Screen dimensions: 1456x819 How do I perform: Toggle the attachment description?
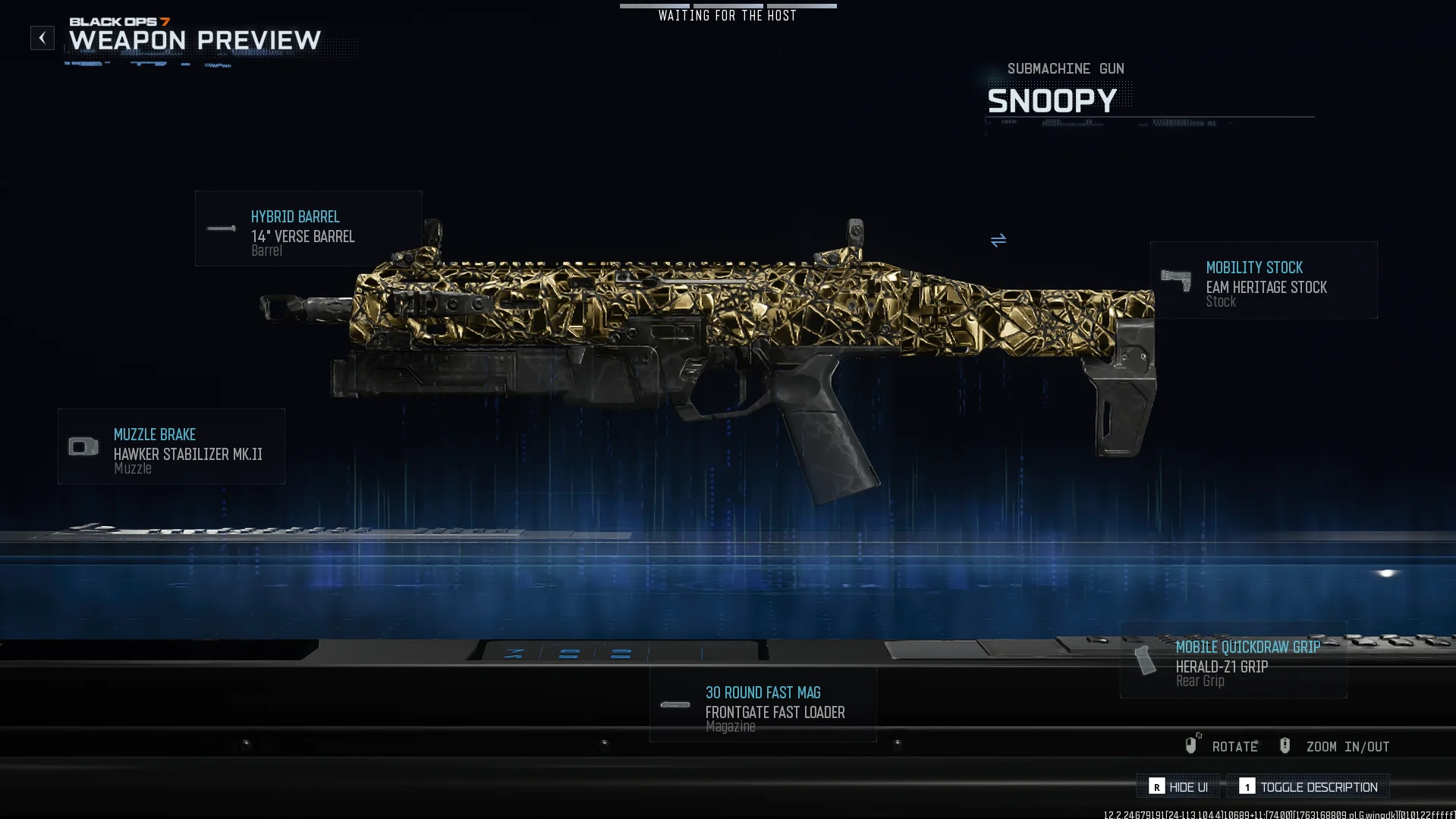click(x=1308, y=787)
